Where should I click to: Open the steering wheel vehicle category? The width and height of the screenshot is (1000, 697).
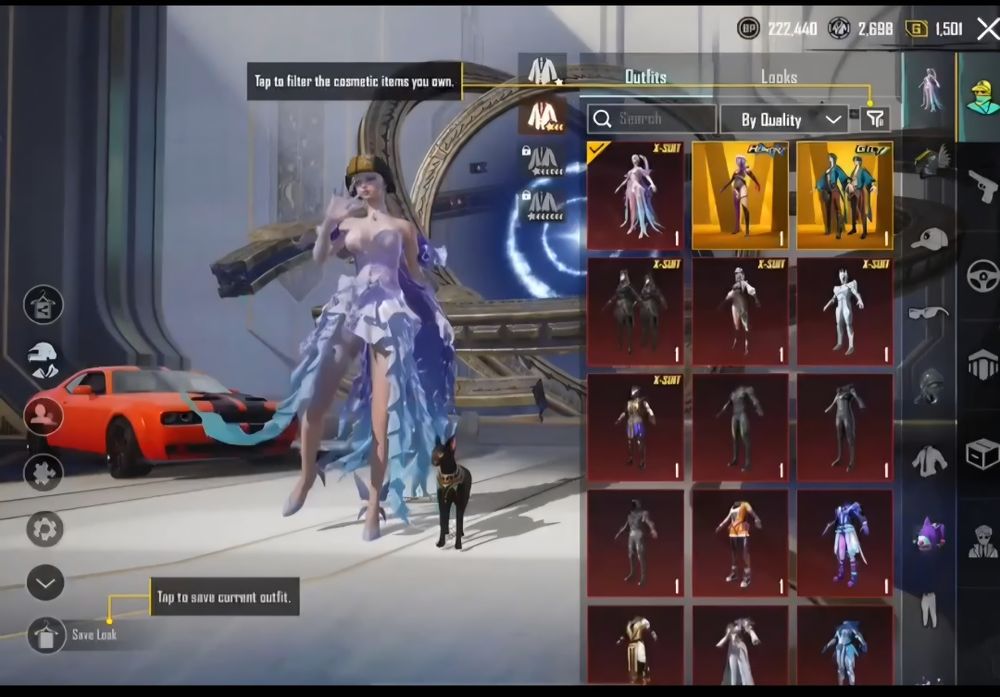(x=983, y=275)
